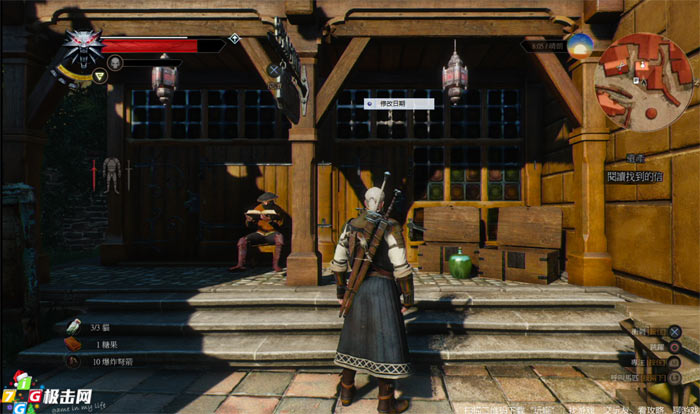
Task: Click the yellow Quen sign icon
Action: pos(99,76)
